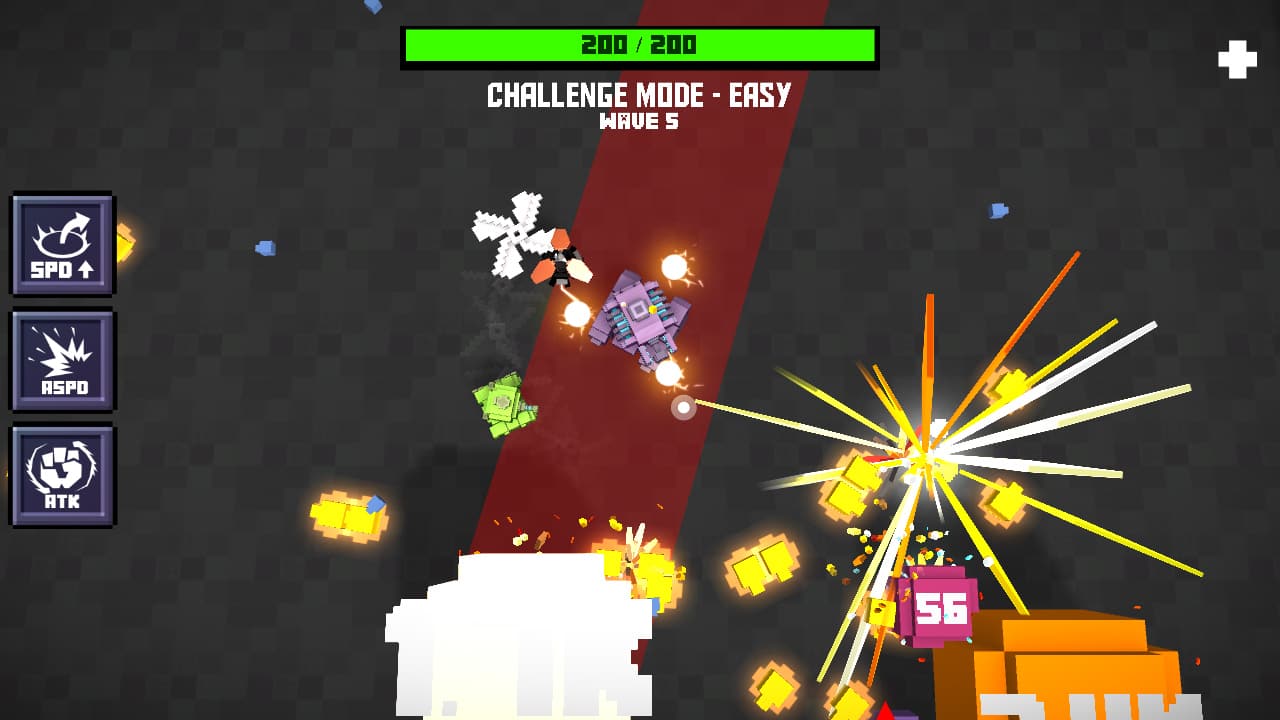Click the white plus icon in top right

click(1236, 59)
